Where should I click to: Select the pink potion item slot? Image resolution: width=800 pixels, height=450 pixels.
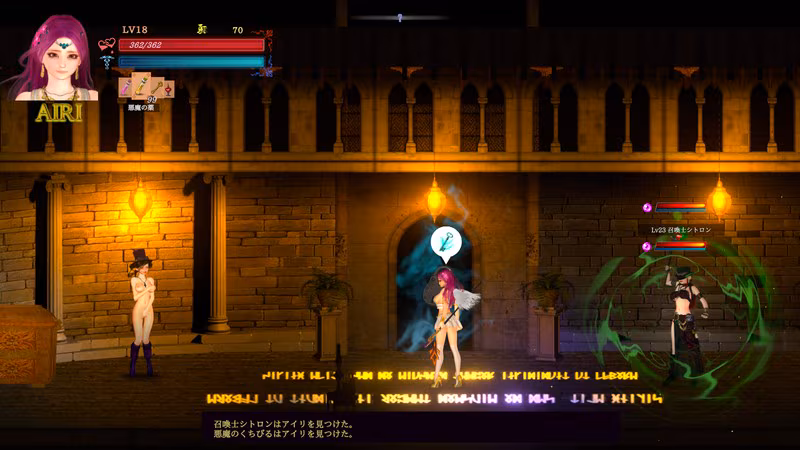tap(127, 89)
